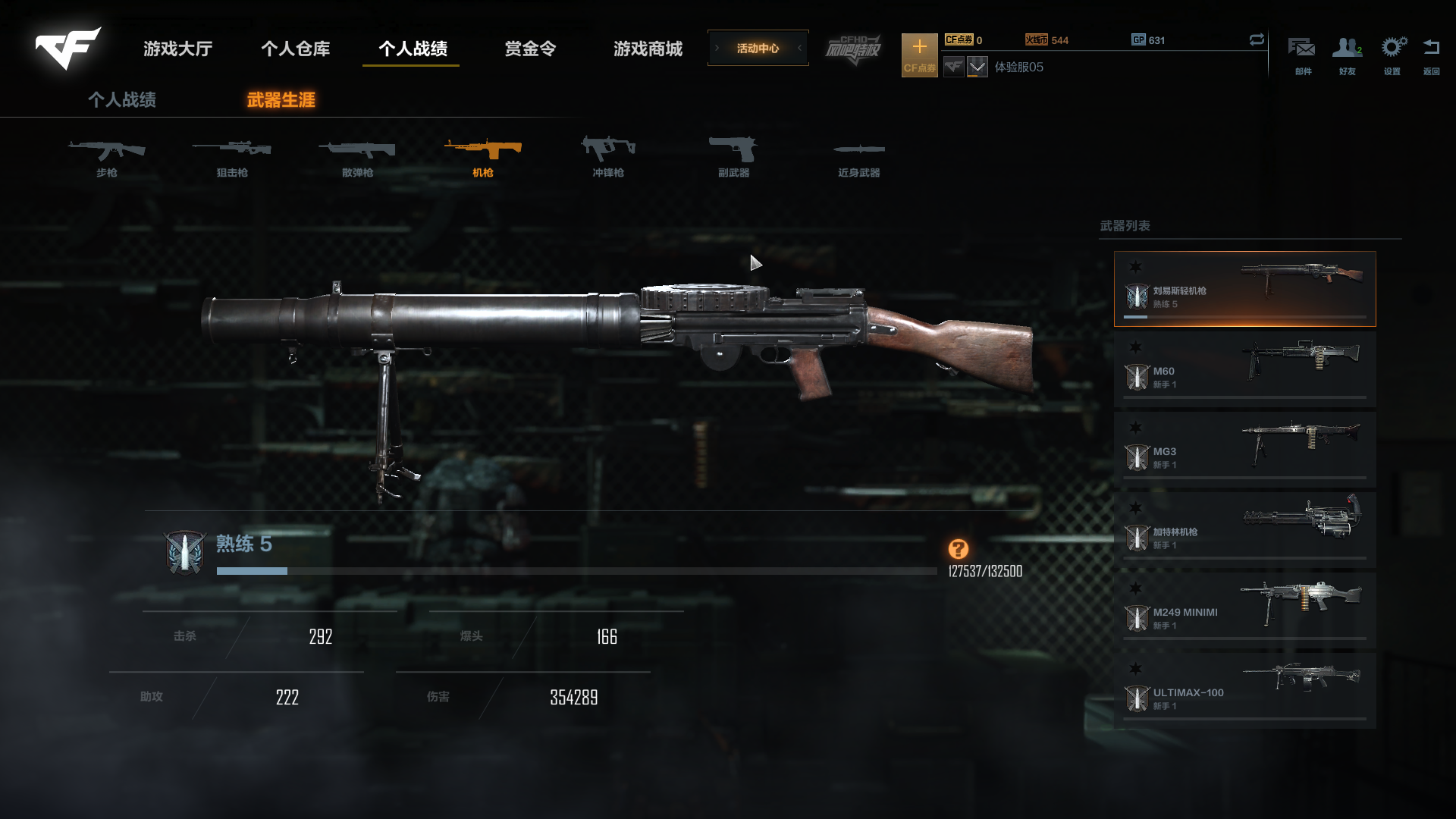
Task: Open the 活动中心 event center
Action: click(758, 49)
